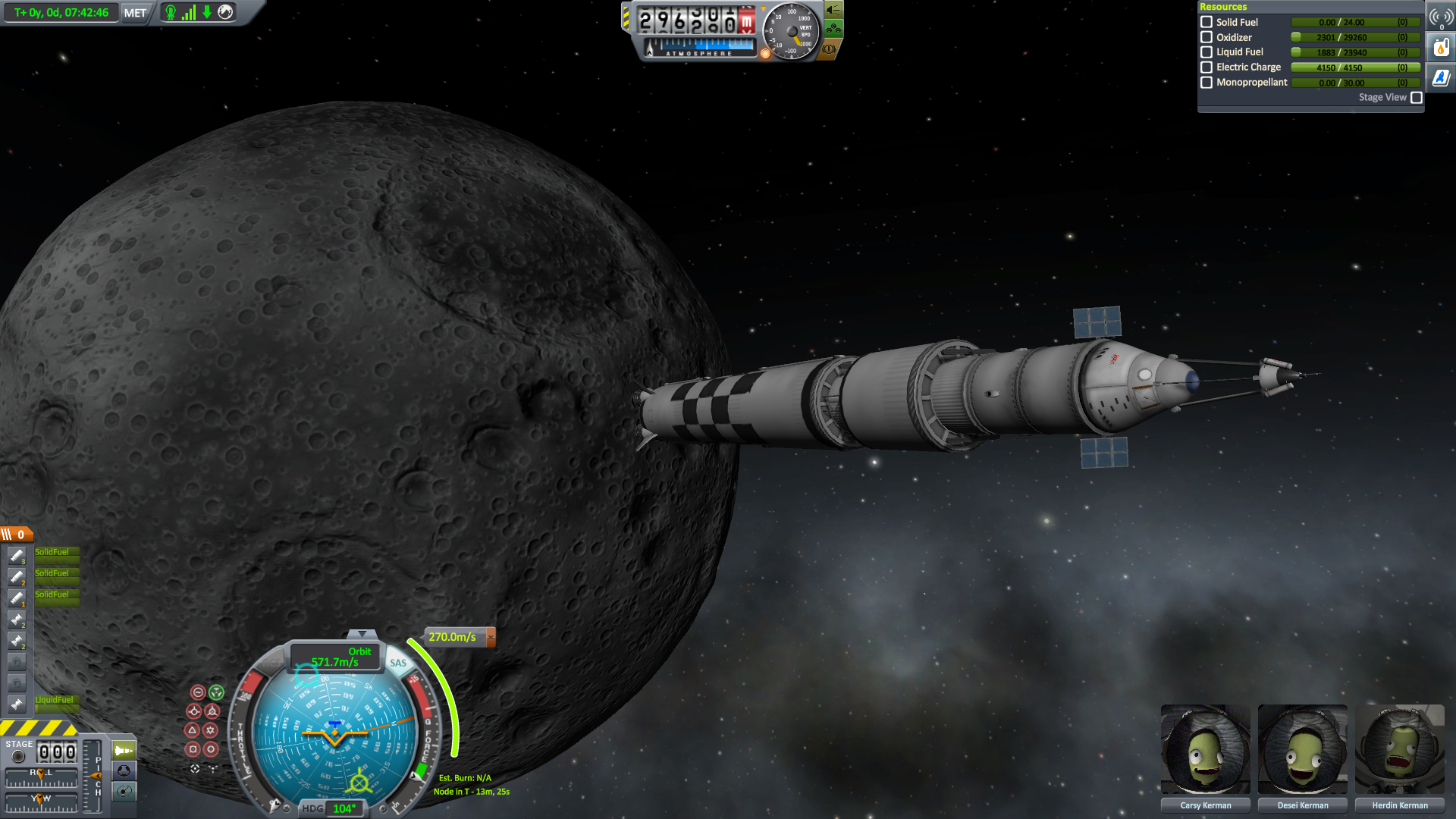Switch the clock from MET mode
This screenshot has height=819, width=1456.
[x=135, y=13]
